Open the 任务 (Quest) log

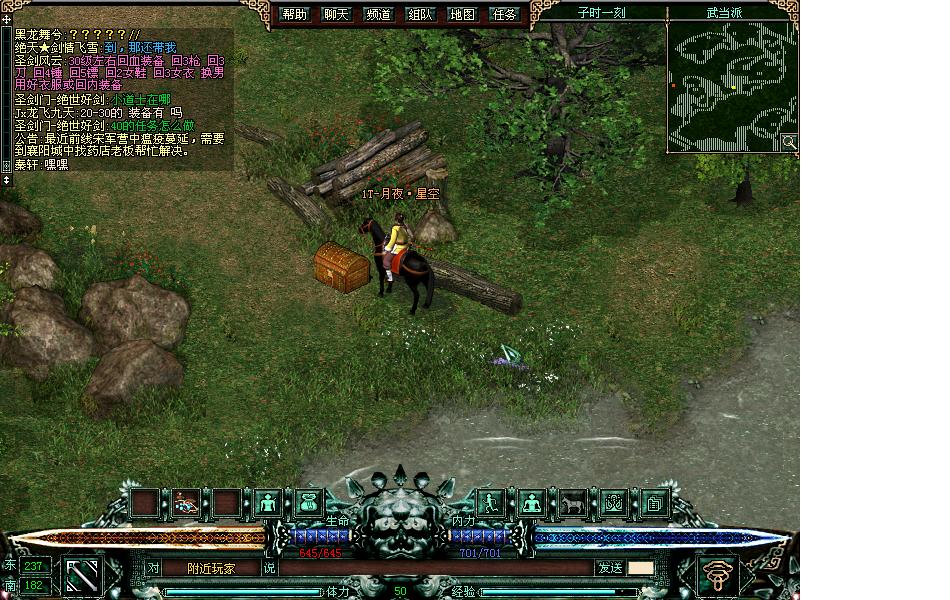[505, 14]
